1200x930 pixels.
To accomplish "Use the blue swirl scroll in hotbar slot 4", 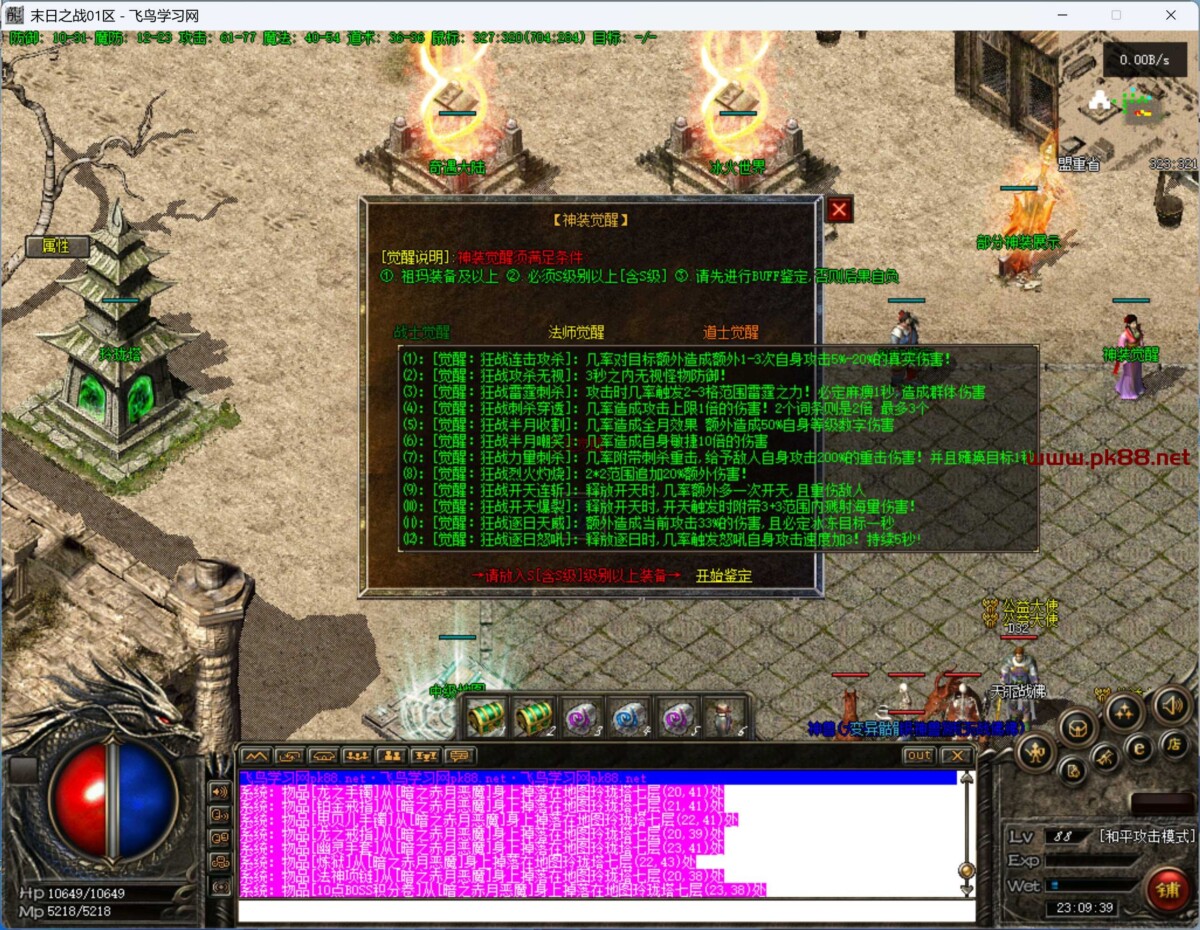I will pos(630,717).
